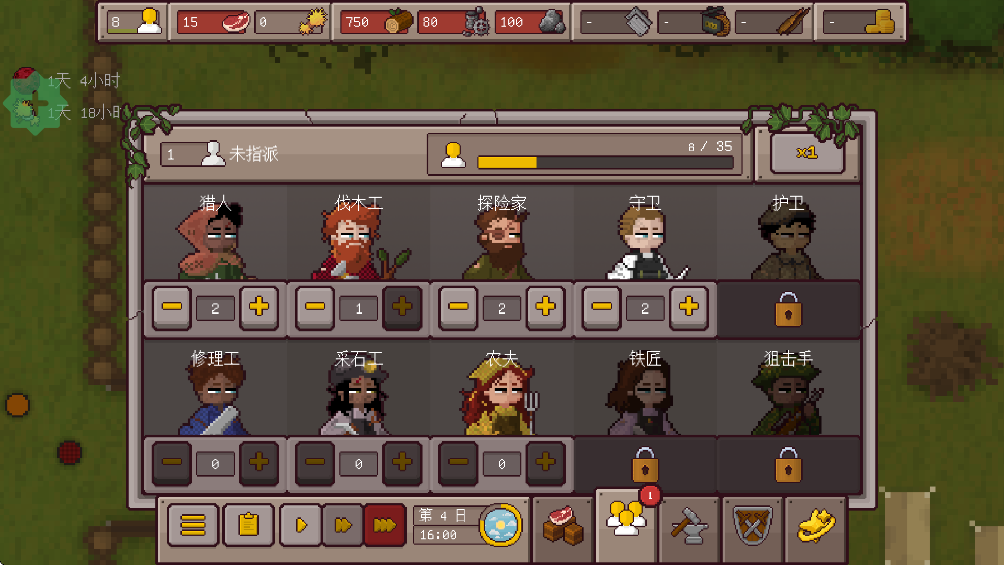1004x565 pixels.
Task: Add another Guard (守卫) worker
Action: (x=688, y=308)
